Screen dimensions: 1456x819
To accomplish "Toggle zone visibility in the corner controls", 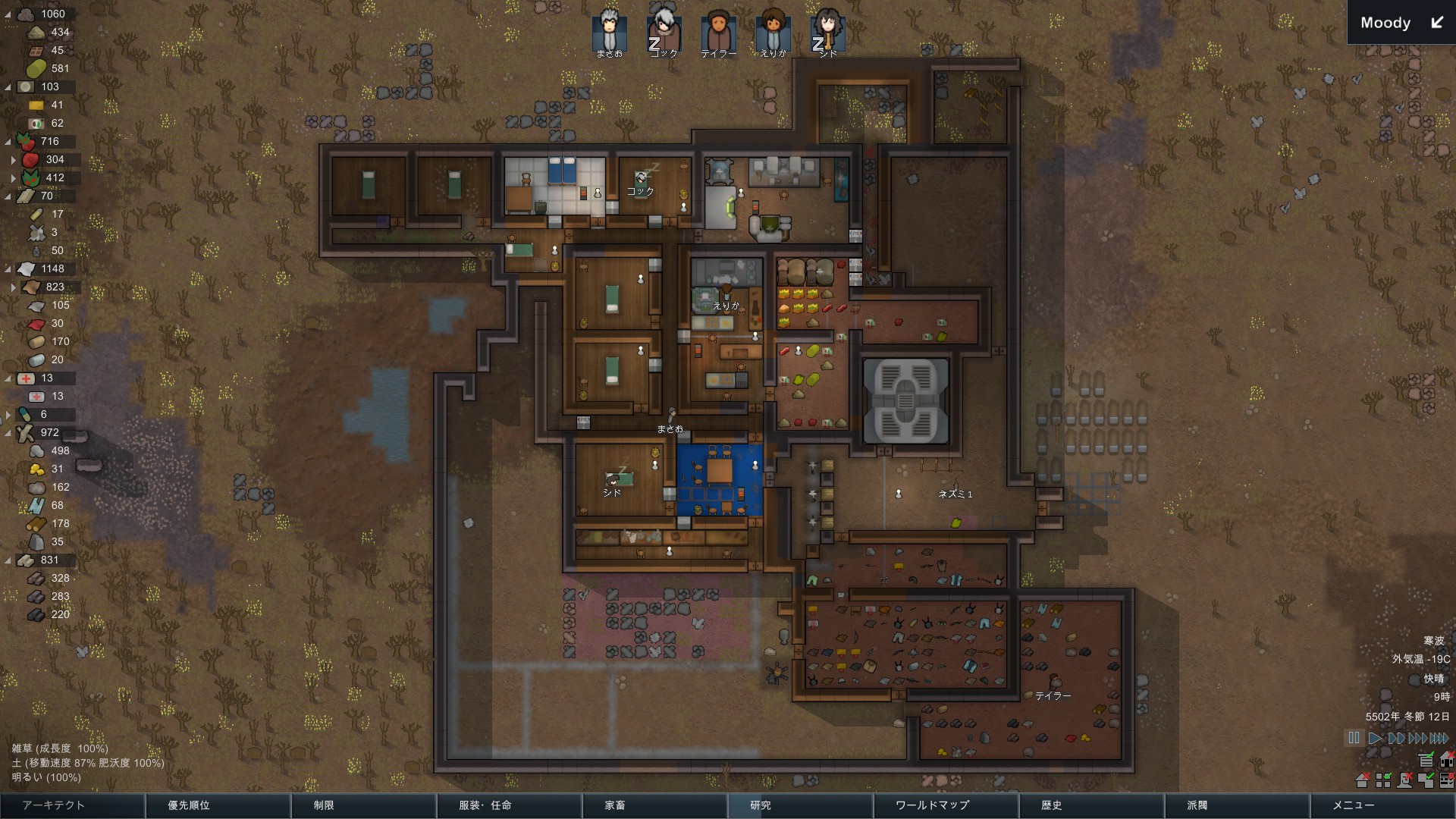I will [x=1383, y=781].
